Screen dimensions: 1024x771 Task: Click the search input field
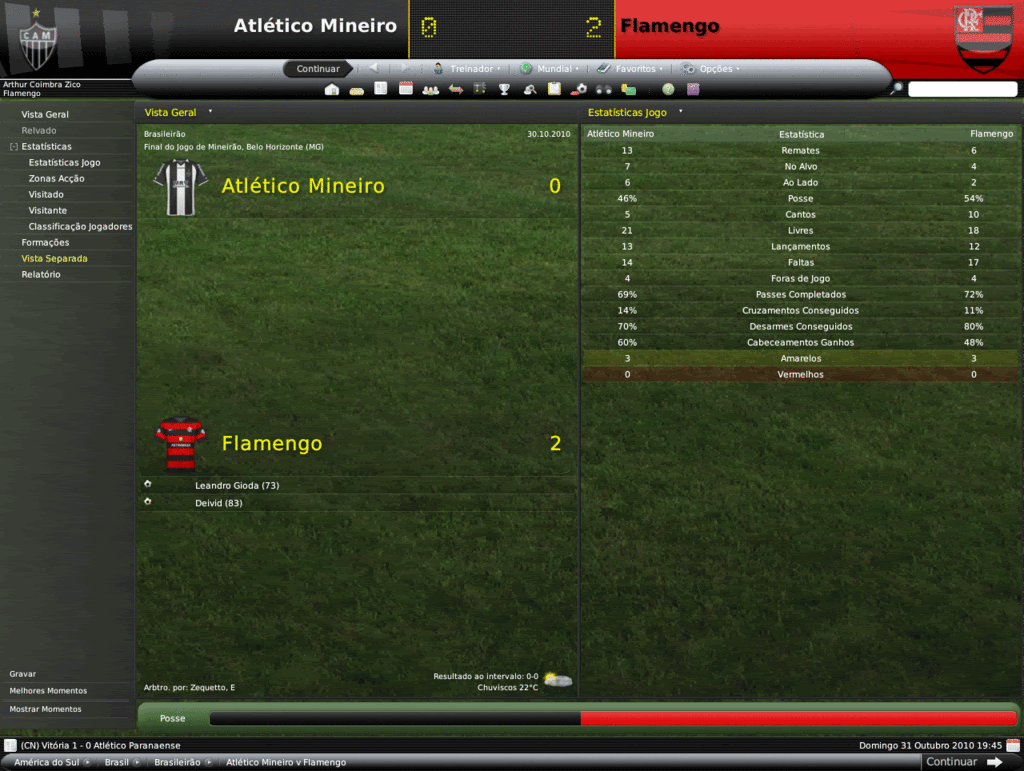coord(962,89)
